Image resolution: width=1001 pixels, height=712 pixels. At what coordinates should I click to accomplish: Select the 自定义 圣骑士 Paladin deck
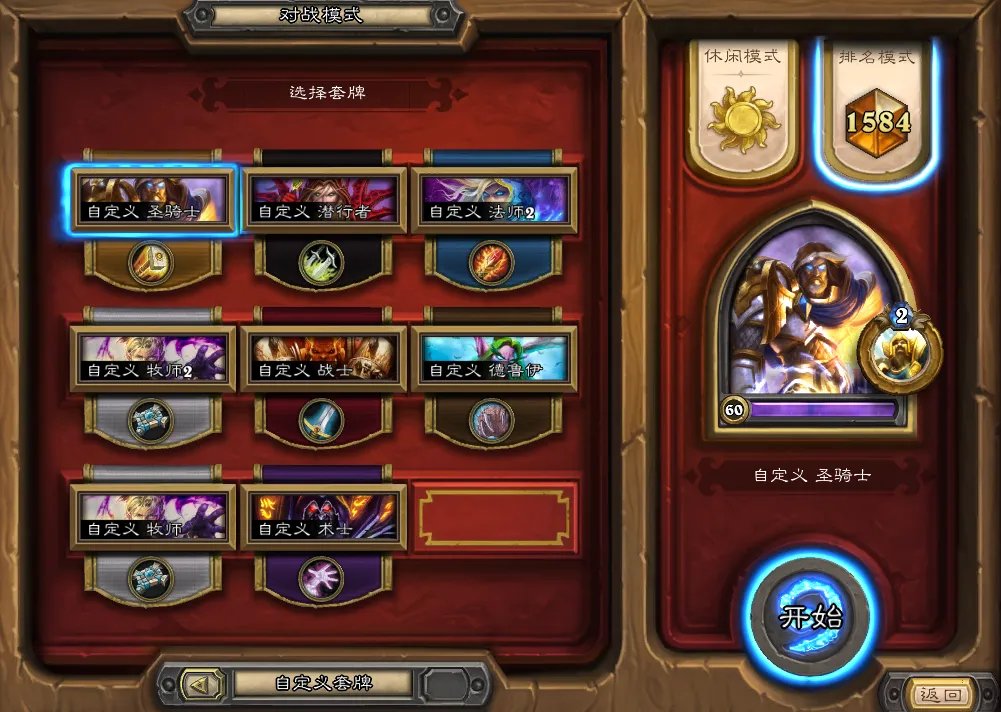(153, 199)
